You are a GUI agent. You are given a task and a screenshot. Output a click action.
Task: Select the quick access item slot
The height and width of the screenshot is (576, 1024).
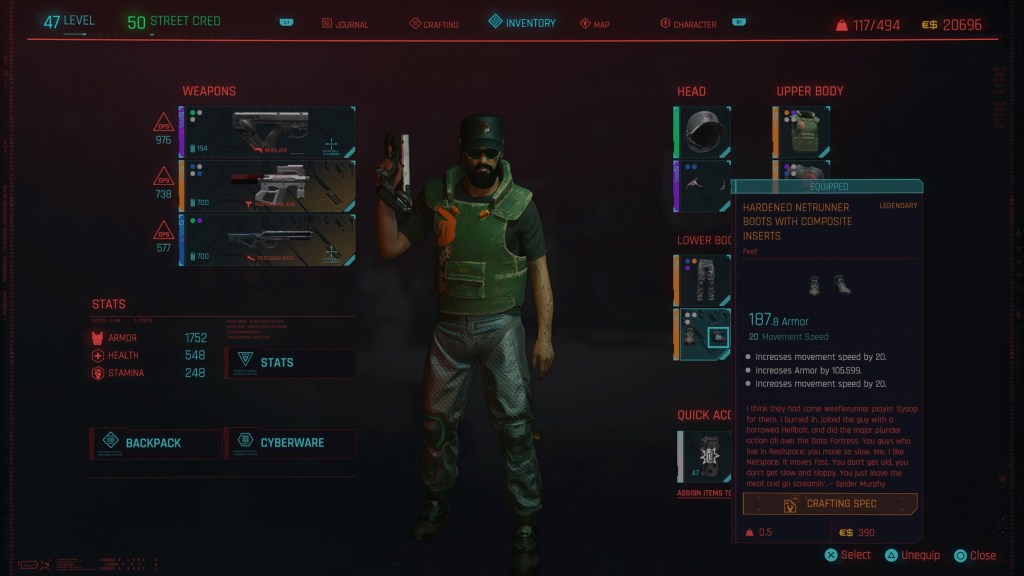703,457
